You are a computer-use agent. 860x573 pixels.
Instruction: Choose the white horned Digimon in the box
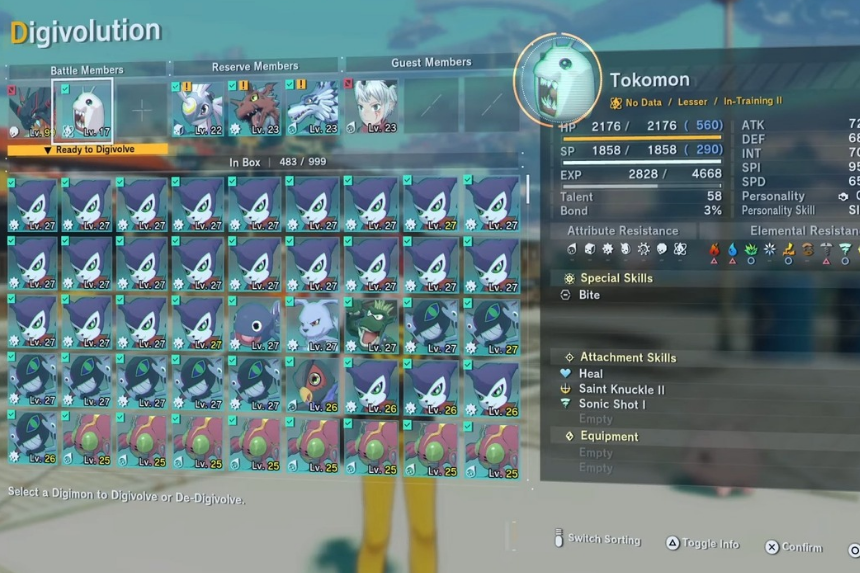coord(314,324)
